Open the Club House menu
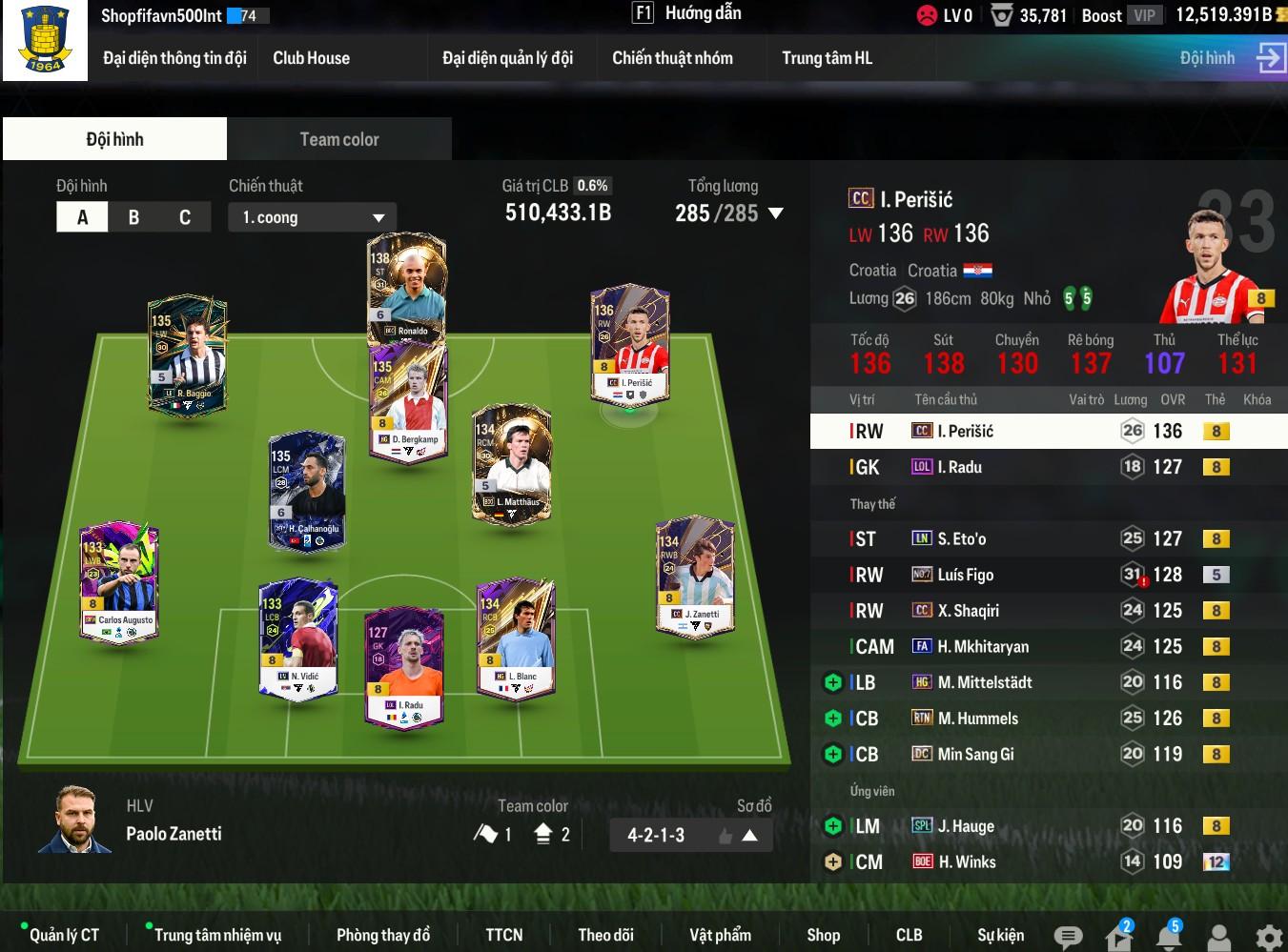The width and height of the screenshot is (1288, 952). 311,58
